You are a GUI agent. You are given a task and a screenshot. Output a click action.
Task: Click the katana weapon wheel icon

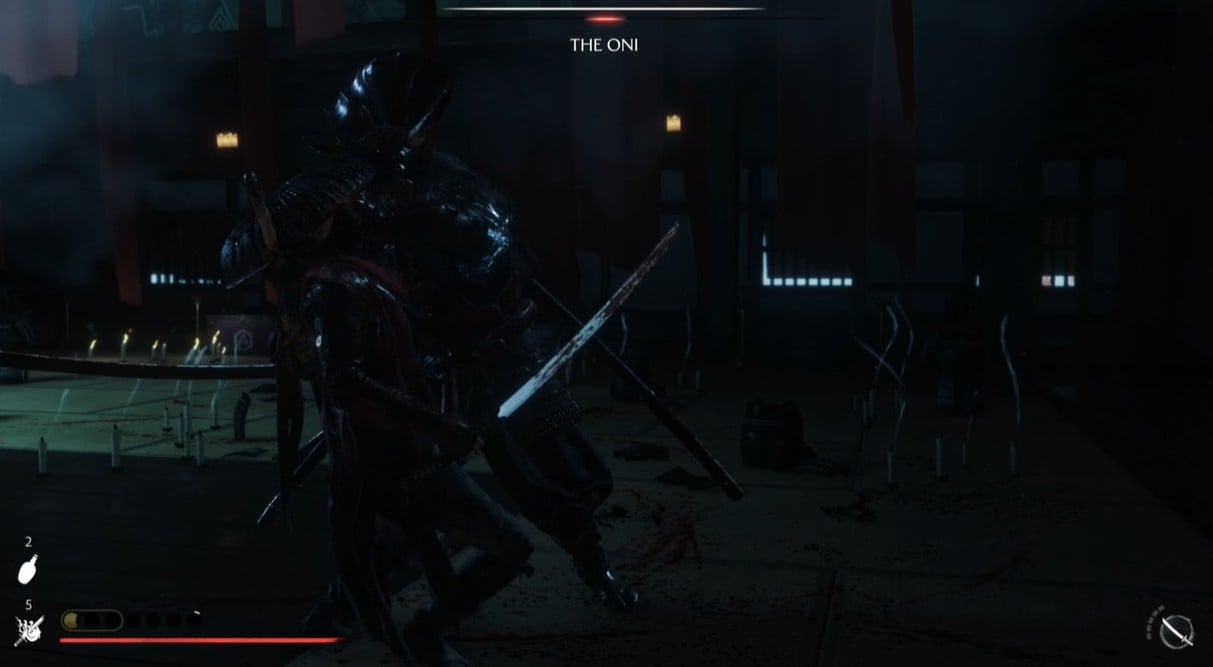tap(1176, 630)
